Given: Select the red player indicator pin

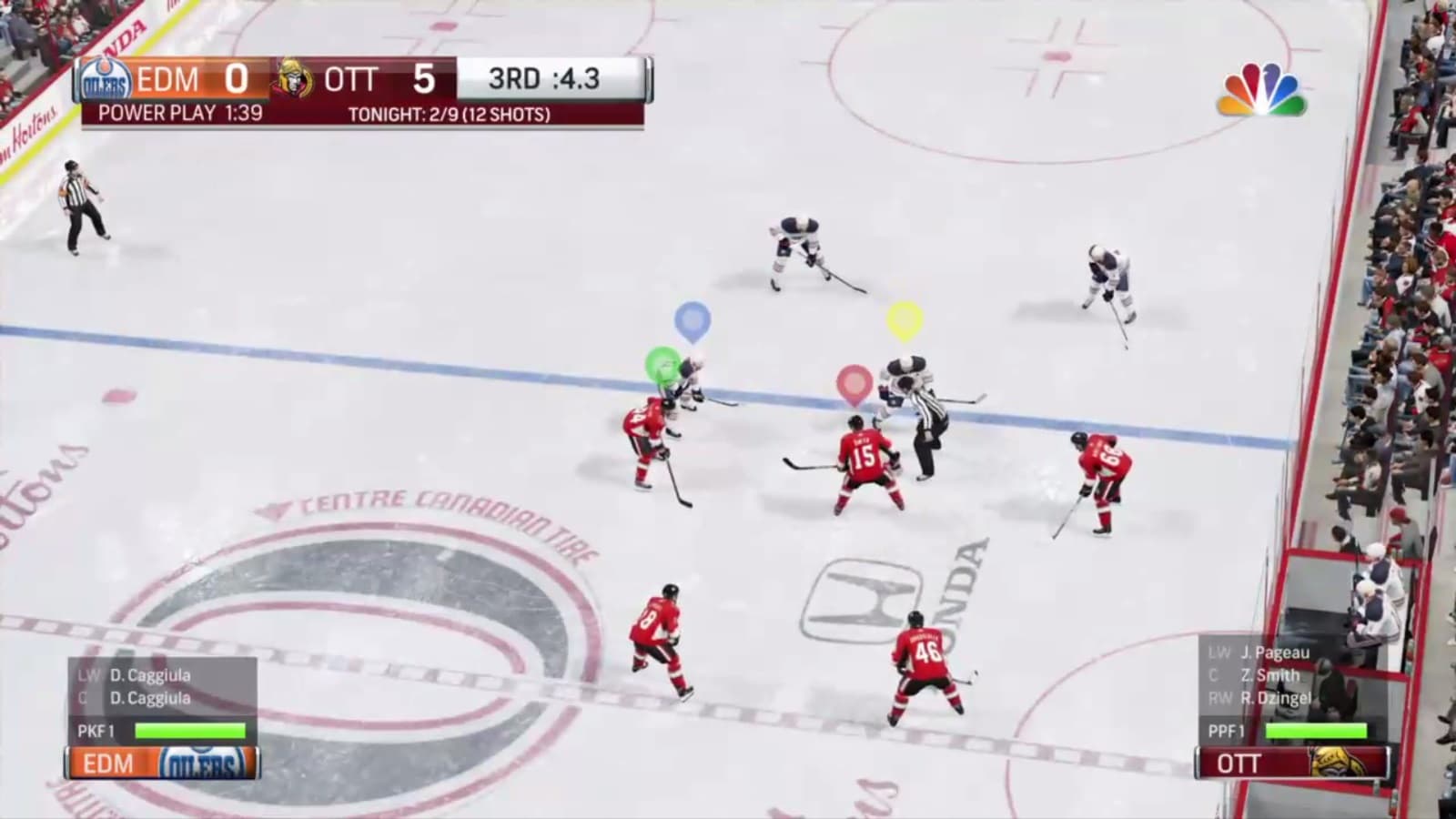Looking at the screenshot, I should pyautogui.click(x=854, y=384).
